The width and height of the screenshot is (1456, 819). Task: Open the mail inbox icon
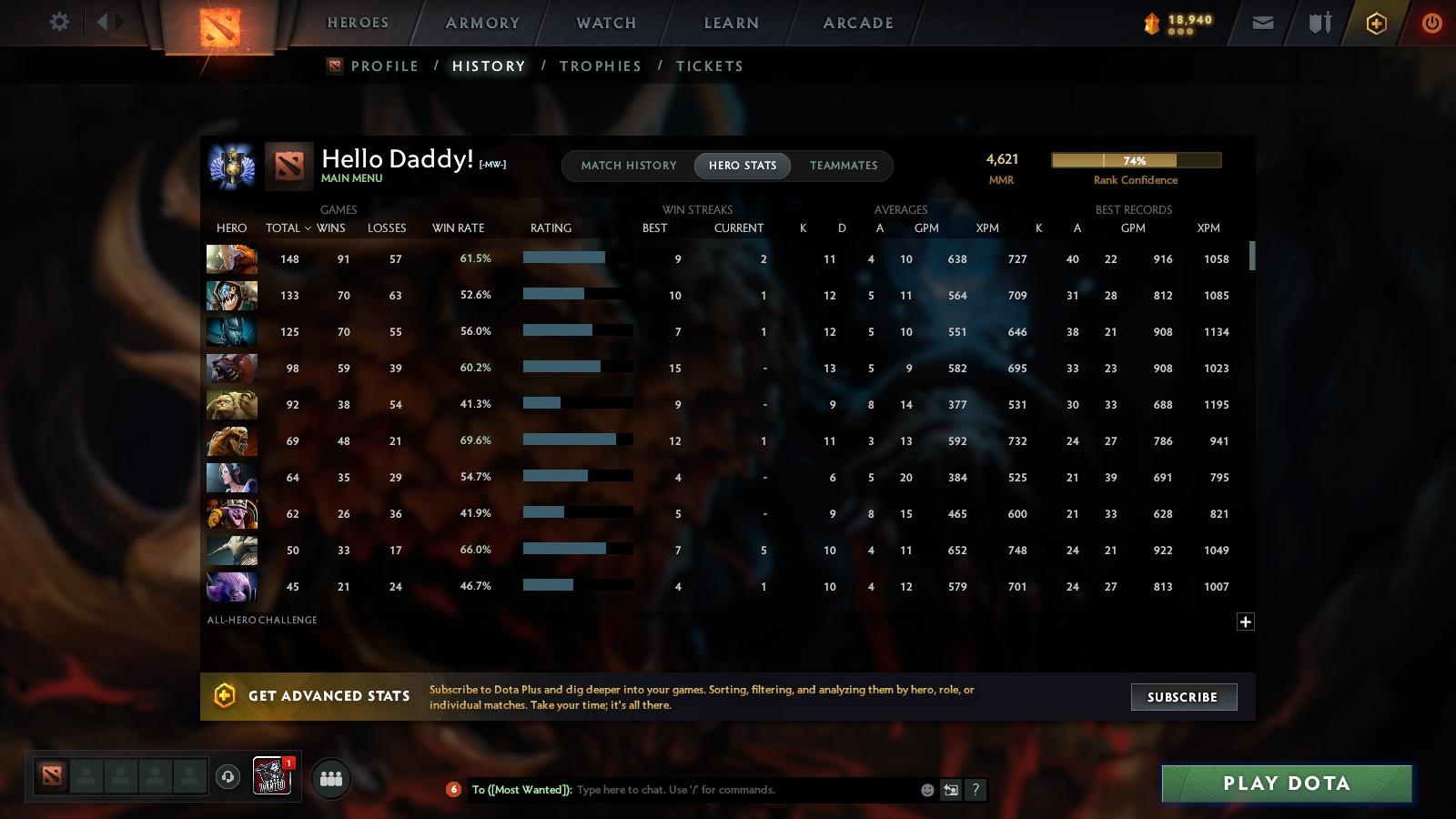click(x=1263, y=22)
